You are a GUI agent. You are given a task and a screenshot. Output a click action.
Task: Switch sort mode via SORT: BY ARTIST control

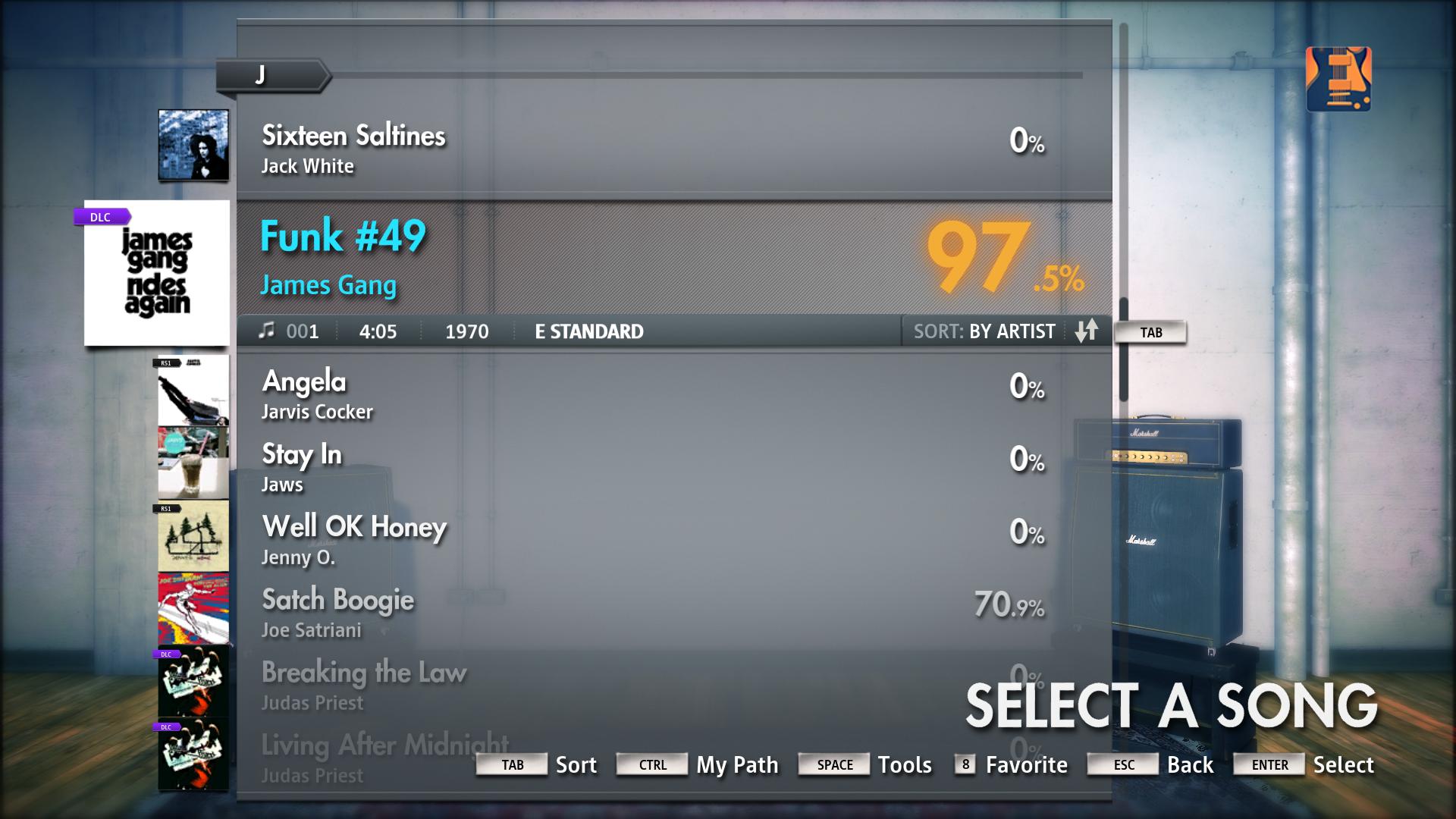point(984,331)
